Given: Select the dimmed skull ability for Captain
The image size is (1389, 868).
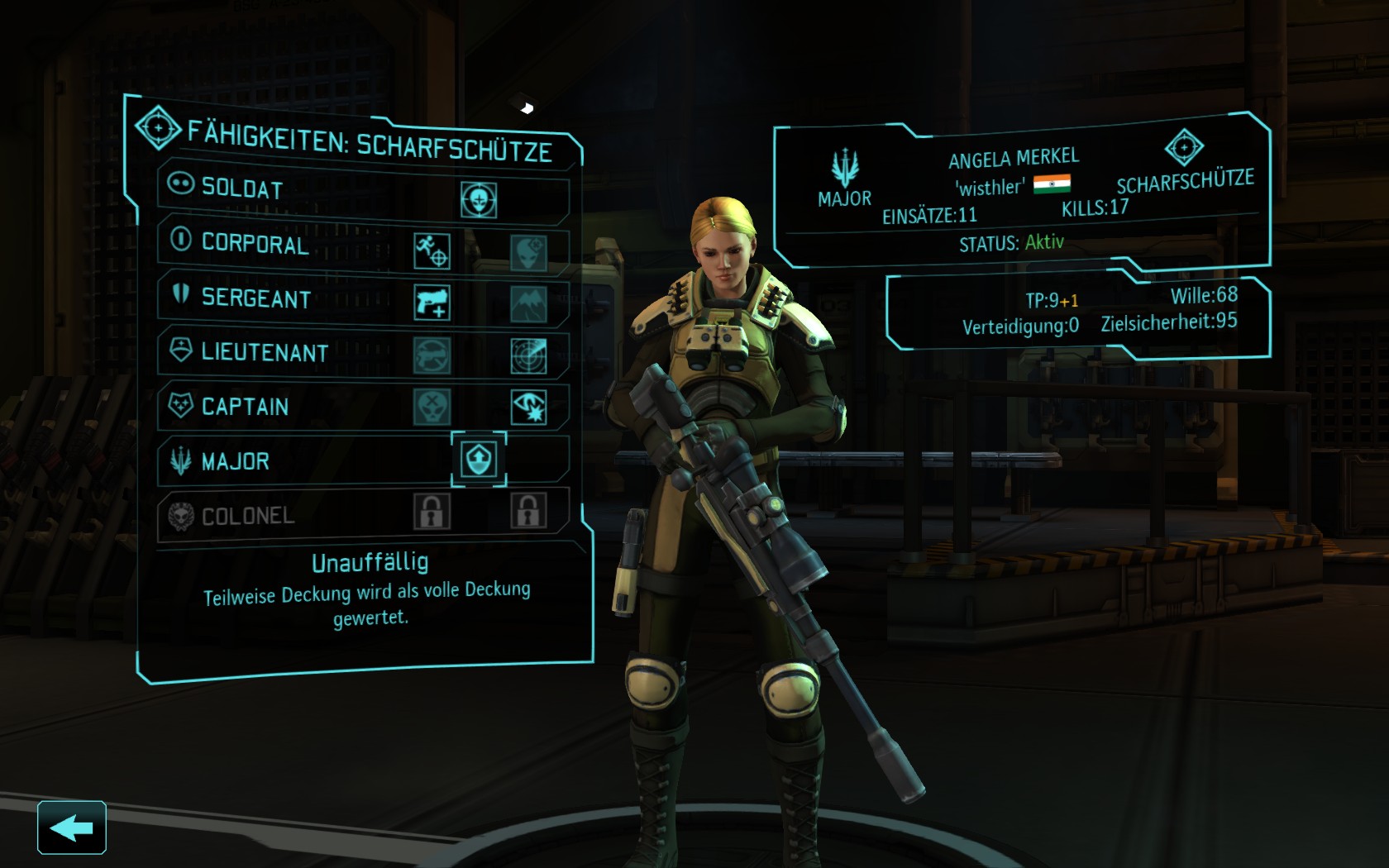Looking at the screenshot, I should pos(432,407).
